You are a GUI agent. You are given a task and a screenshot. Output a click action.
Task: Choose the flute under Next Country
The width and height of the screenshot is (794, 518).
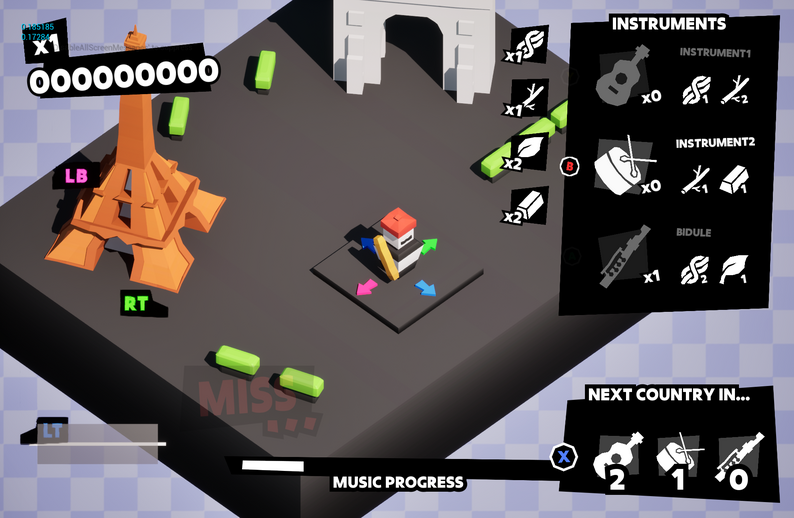coord(740,459)
